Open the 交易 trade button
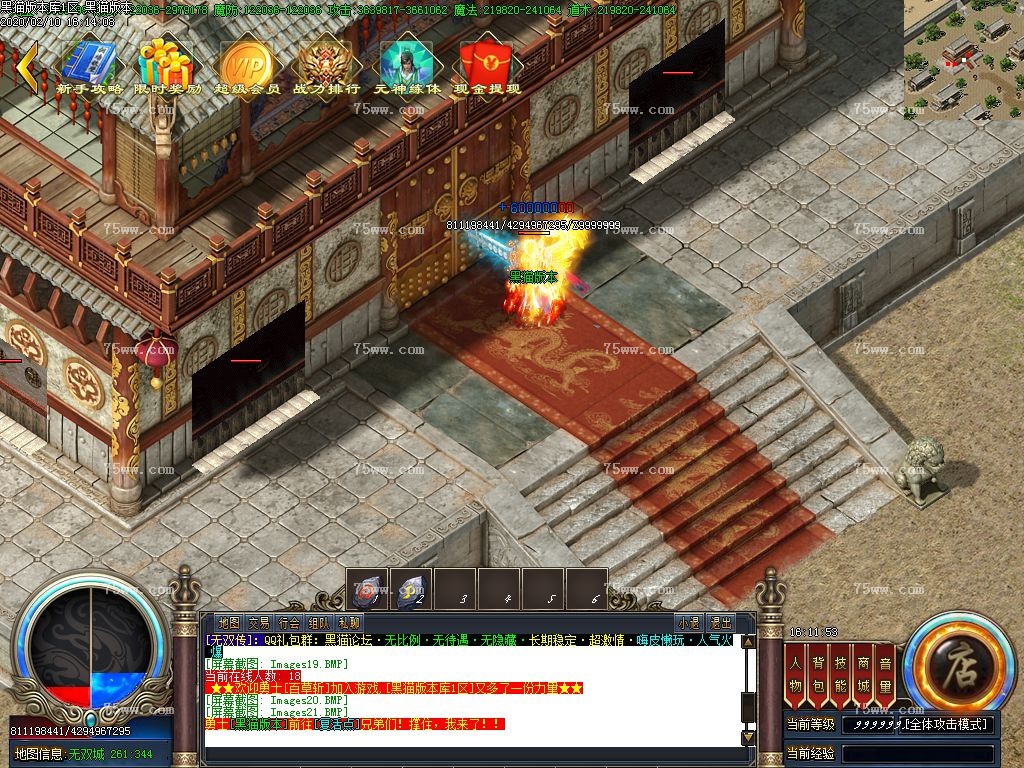The image size is (1024, 768). [259, 623]
